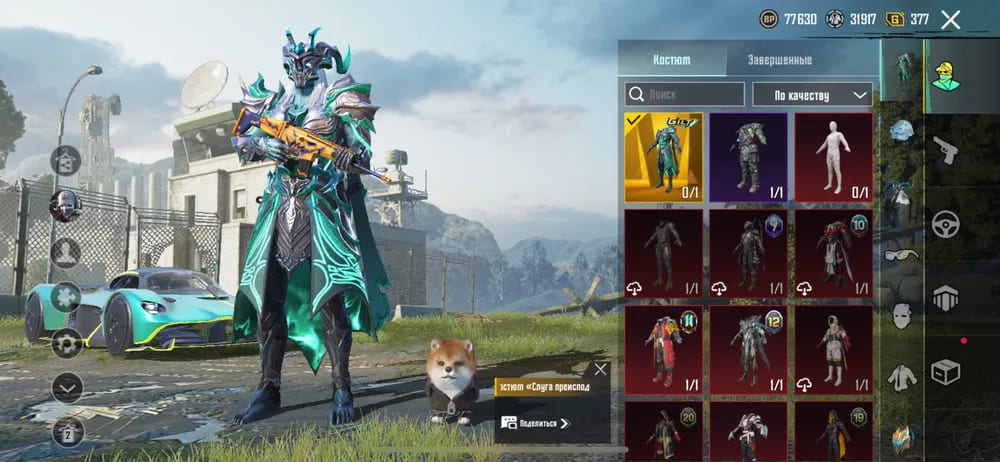The height and width of the screenshot is (462, 1000).
Task: Open the glasses accessory category
Action: coord(902,256)
